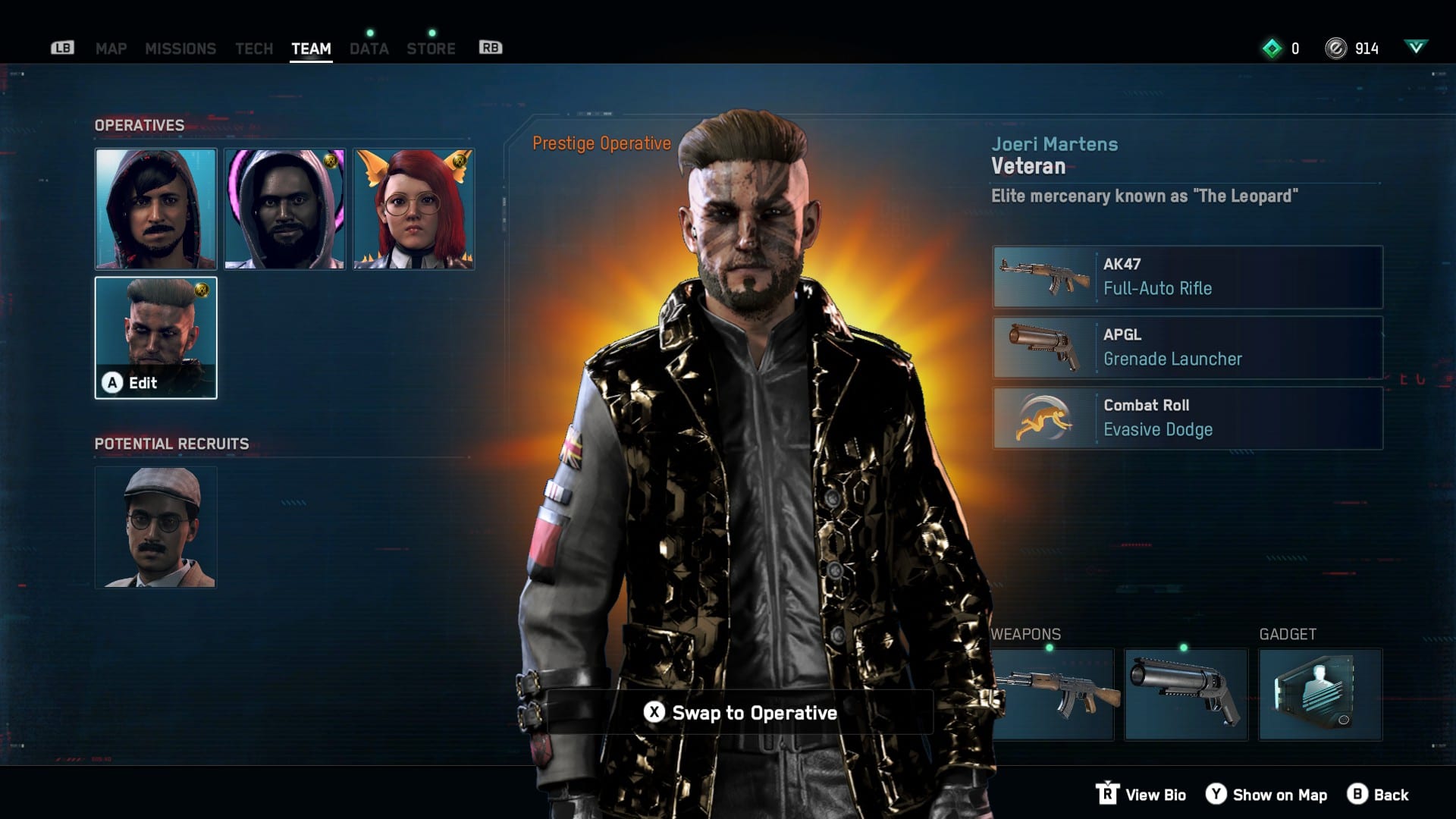The image size is (1456, 819).
Task: Select the AK47 weapon slot
Action: (1054, 694)
